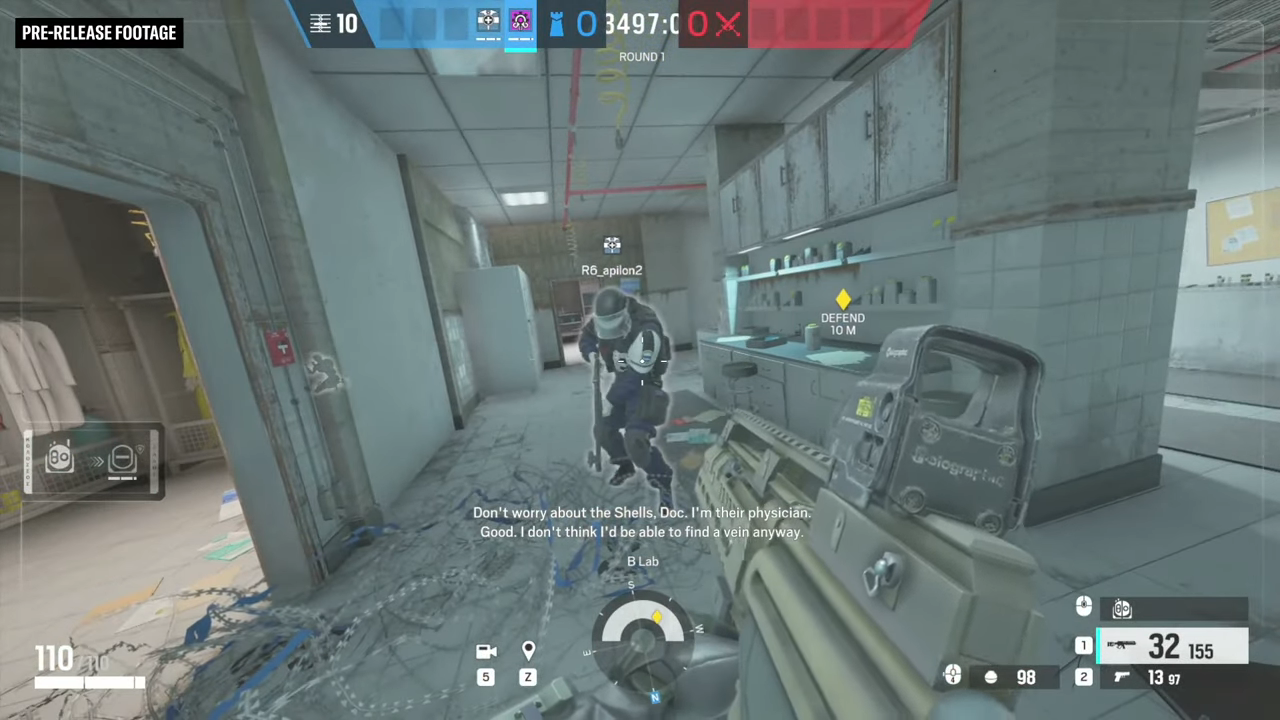The width and height of the screenshot is (1280, 720).
Task: Open the observation camera icon
Action: (x=486, y=652)
